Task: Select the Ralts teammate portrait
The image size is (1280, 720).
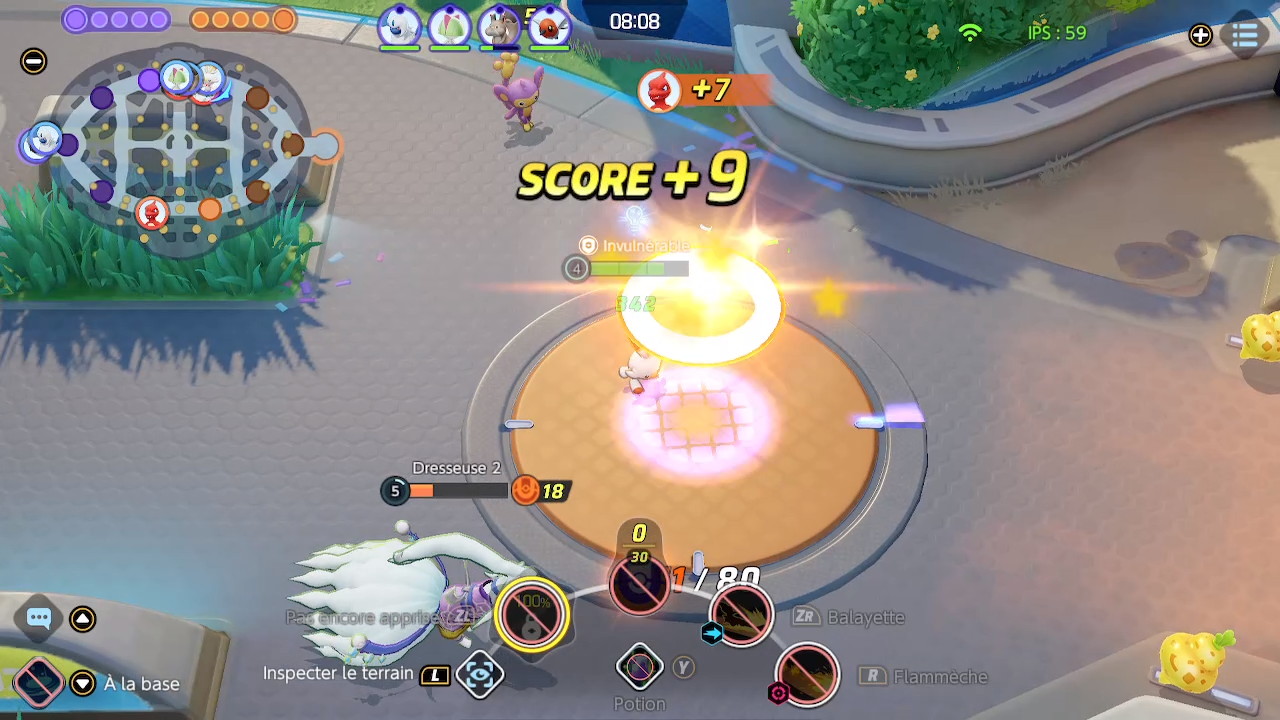Action: click(449, 27)
